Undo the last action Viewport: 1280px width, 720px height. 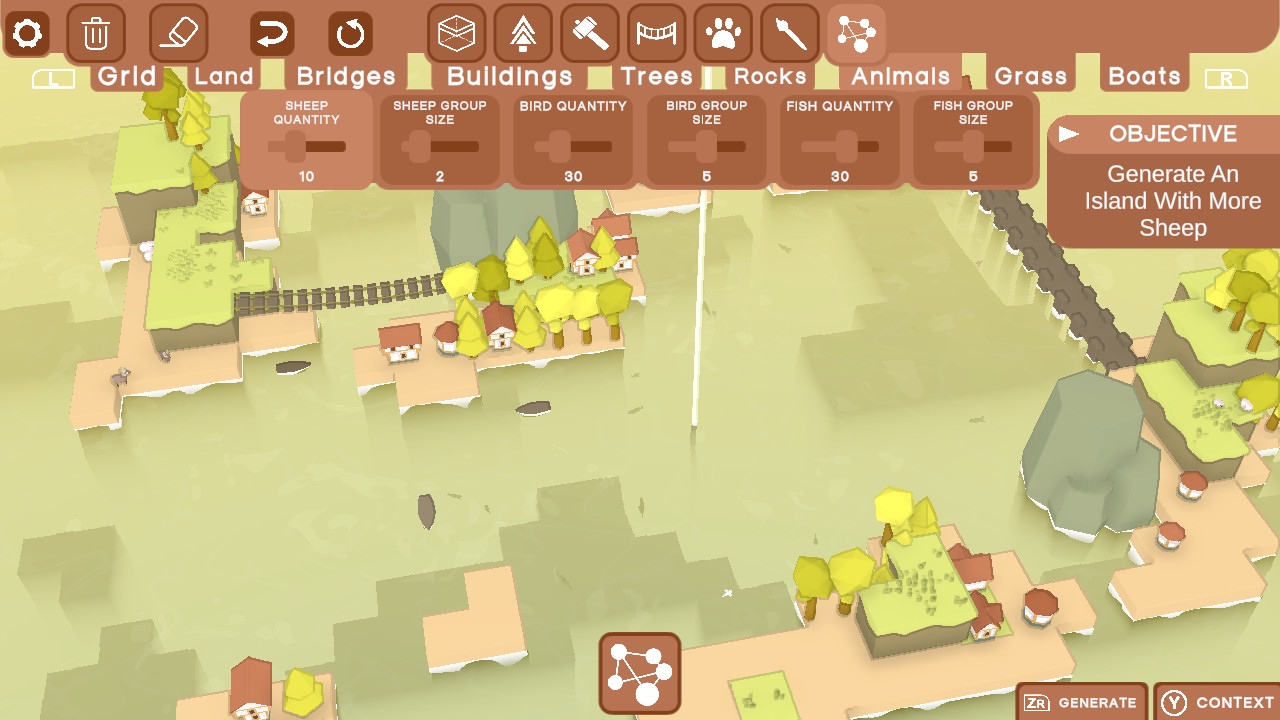(270, 32)
